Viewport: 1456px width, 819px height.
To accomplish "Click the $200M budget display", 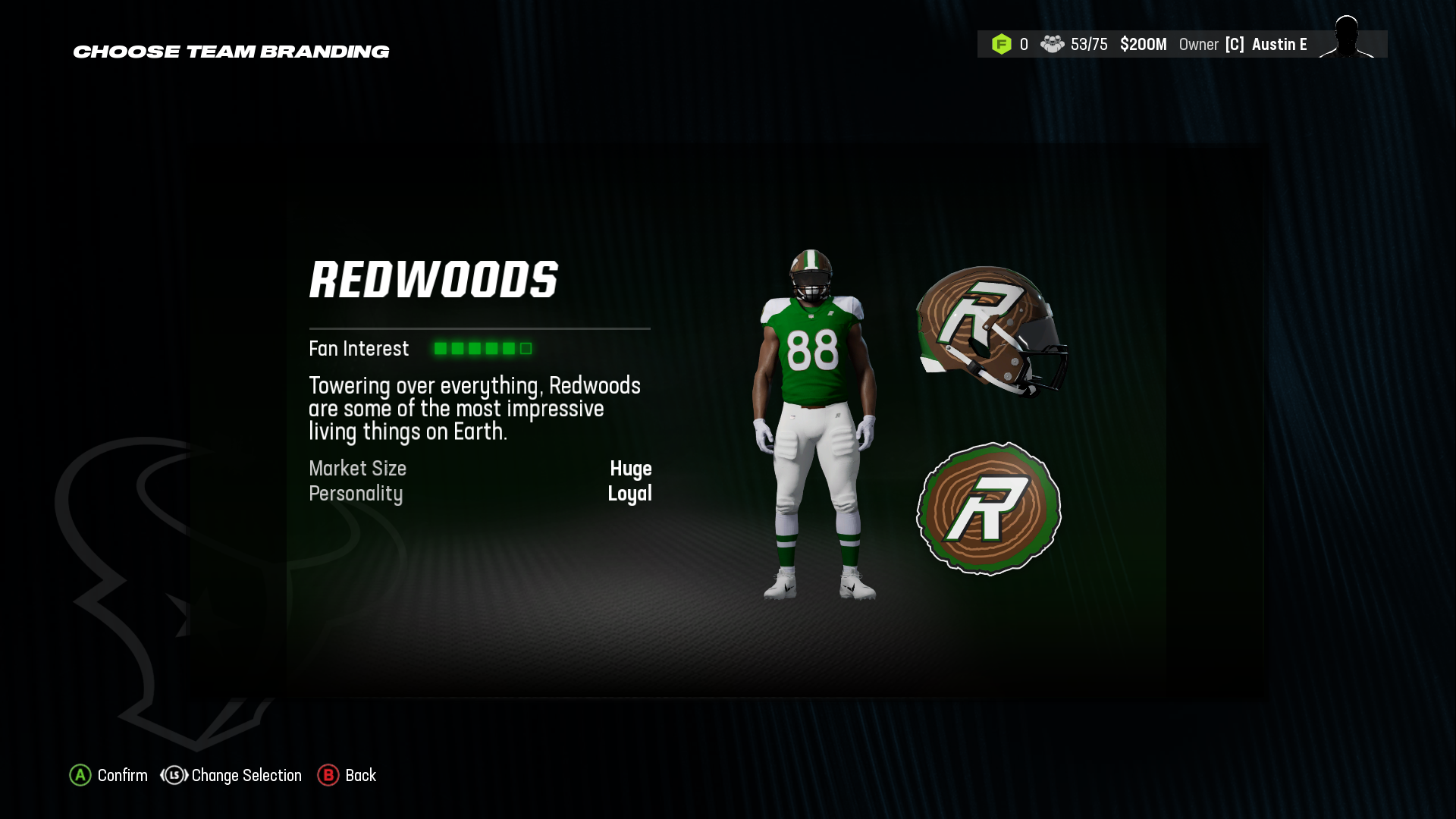I will 1143,44.
